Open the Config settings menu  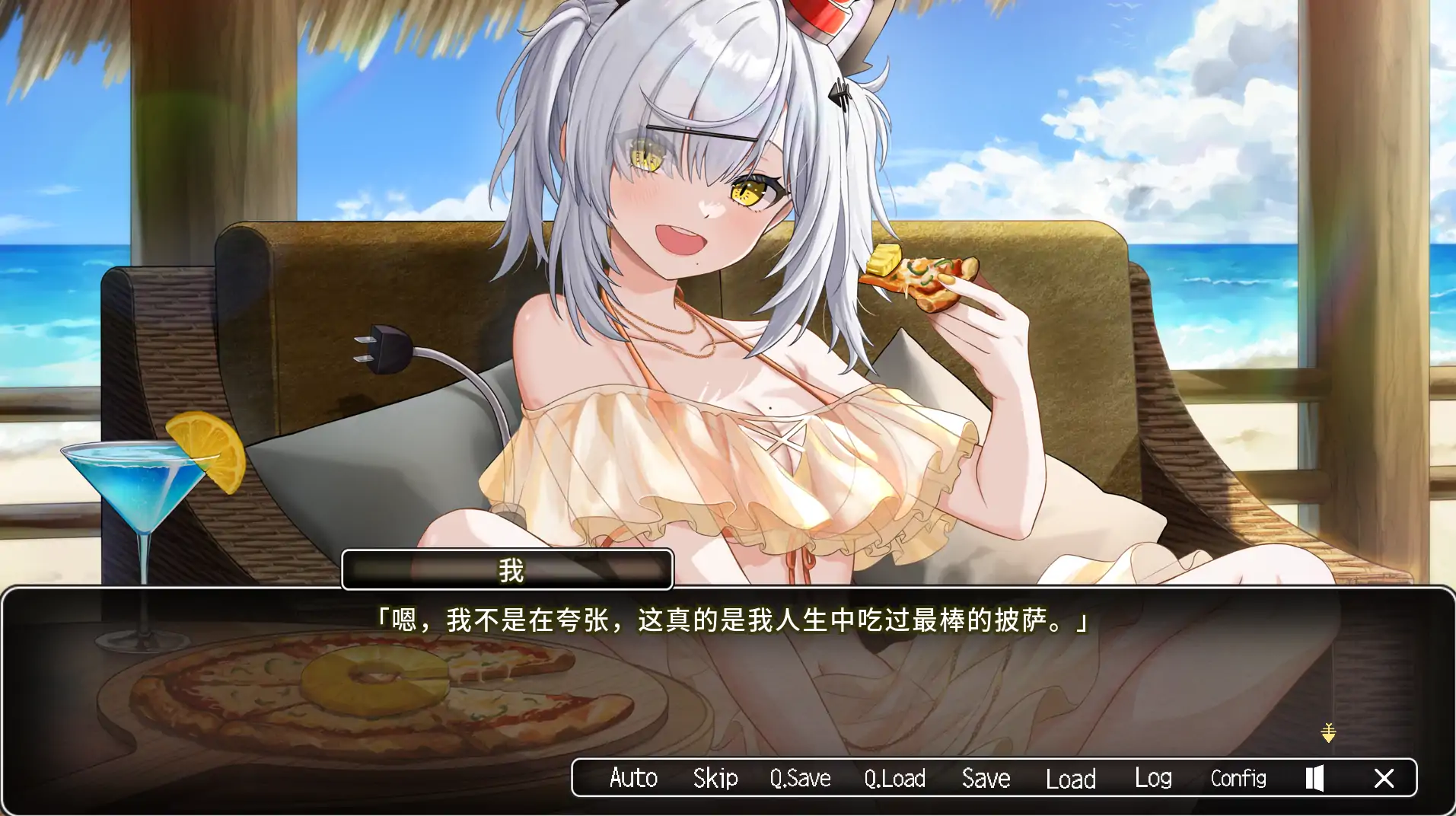point(1238,778)
